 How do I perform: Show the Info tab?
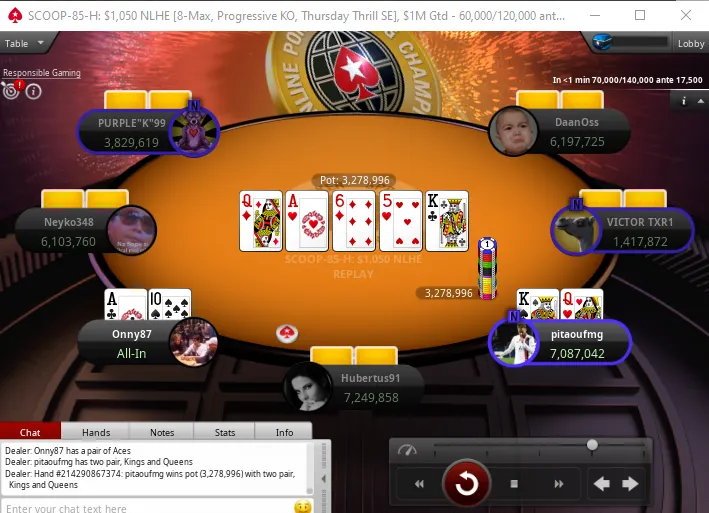pos(284,432)
